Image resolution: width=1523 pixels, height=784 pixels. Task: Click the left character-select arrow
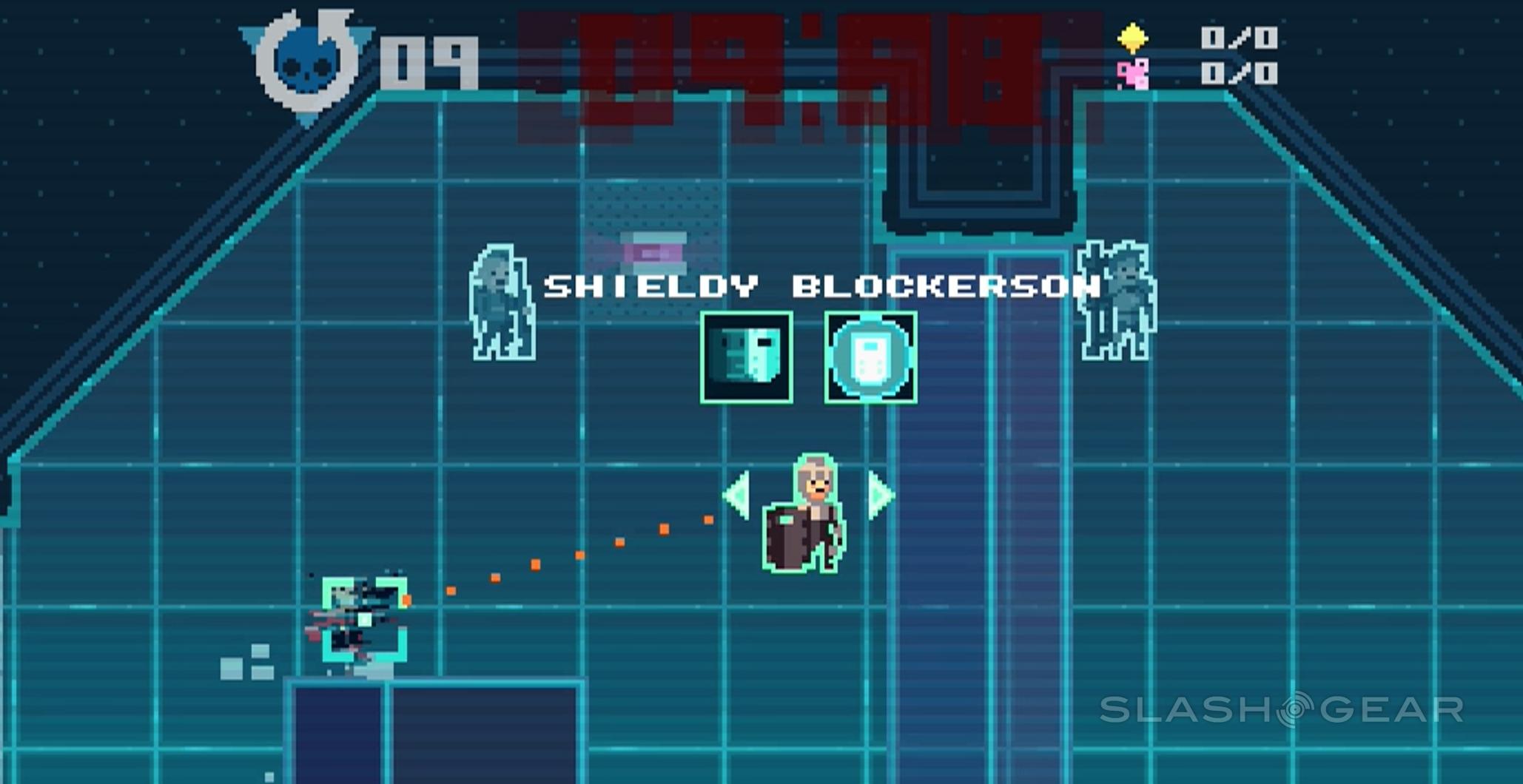739,494
